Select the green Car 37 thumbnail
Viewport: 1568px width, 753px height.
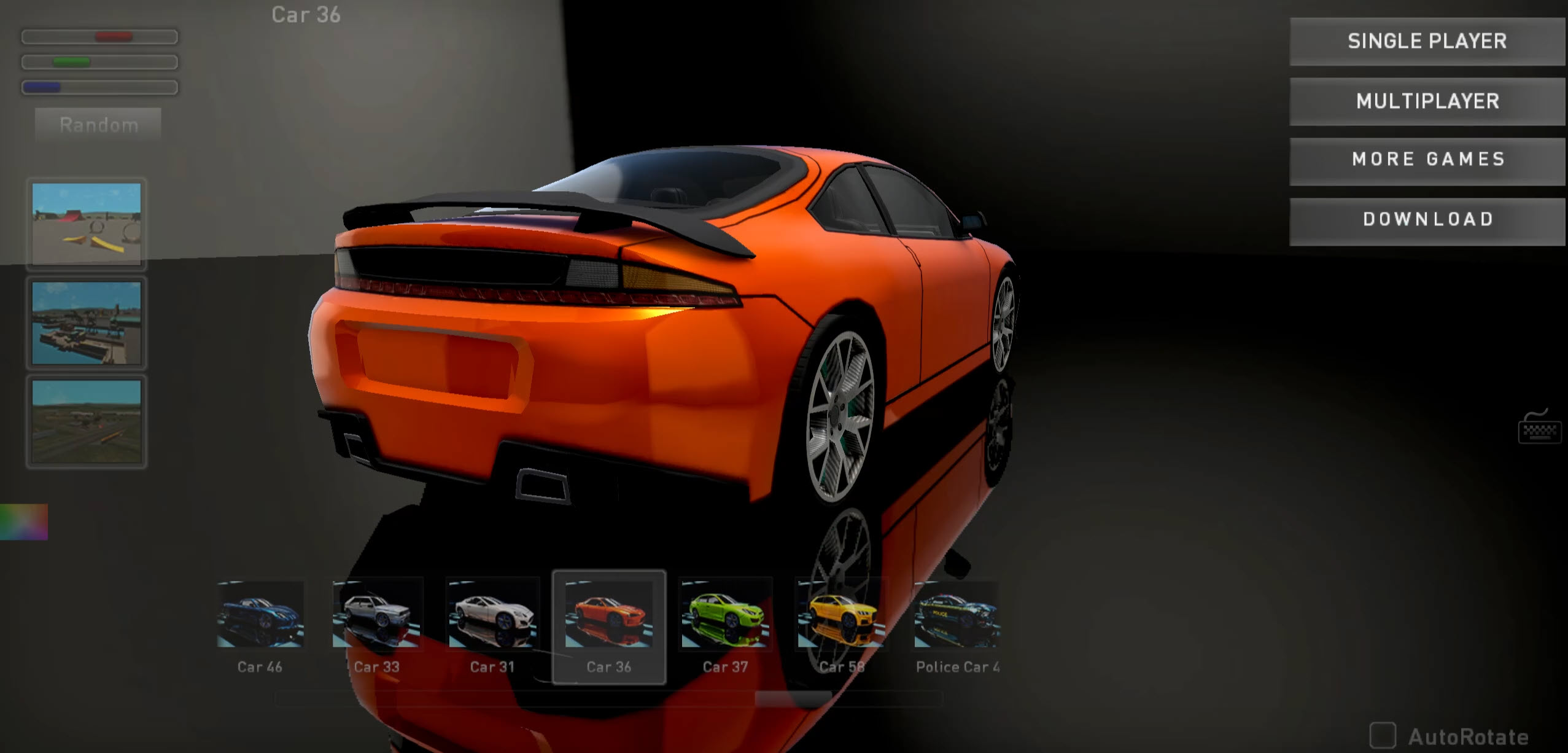pyautogui.click(x=726, y=614)
